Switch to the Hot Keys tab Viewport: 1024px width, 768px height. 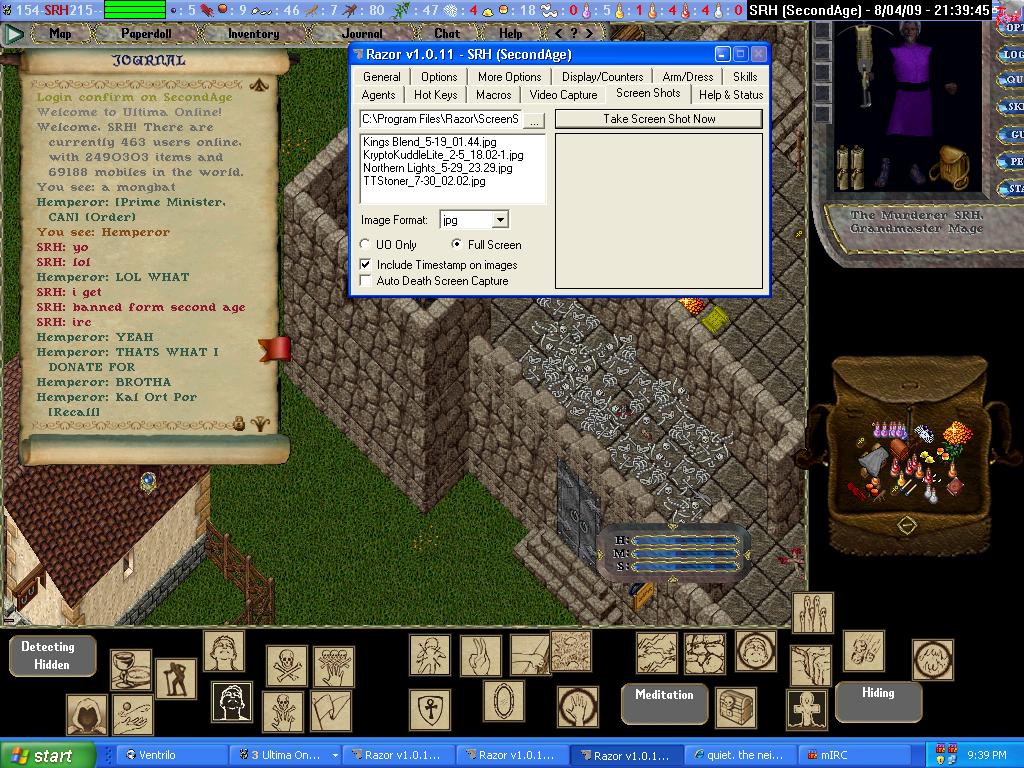[x=436, y=95]
